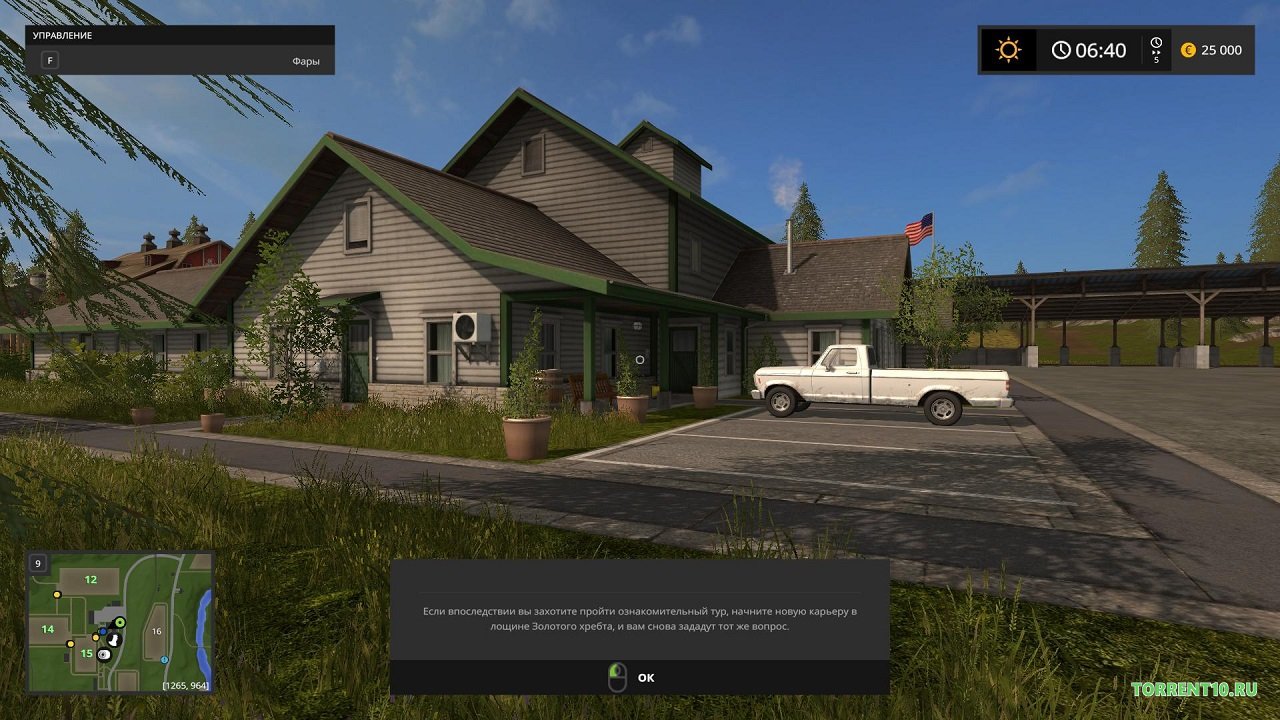Click the time acceleration icon

tap(1156, 50)
